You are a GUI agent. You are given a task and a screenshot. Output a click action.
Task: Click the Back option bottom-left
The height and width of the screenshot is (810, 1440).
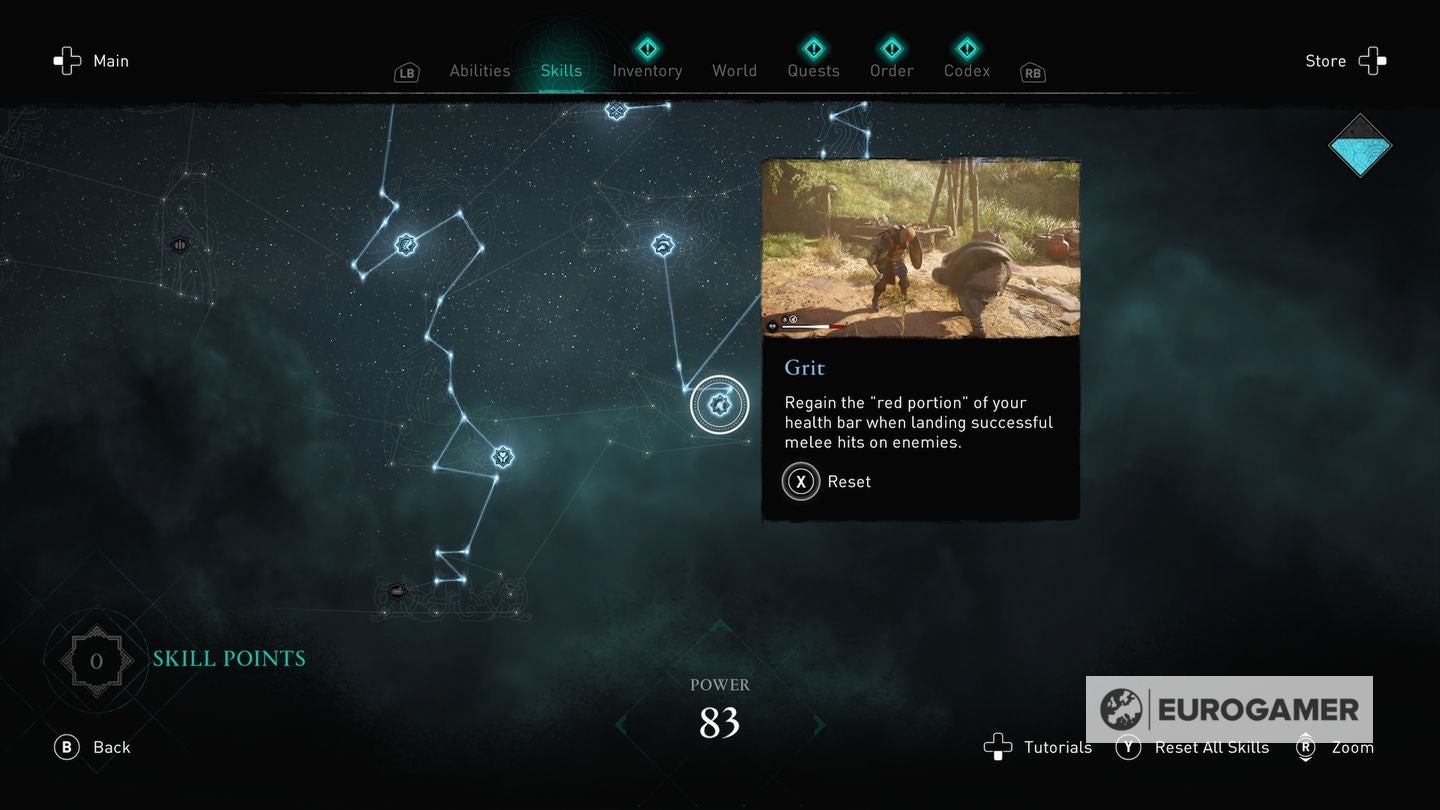(92, 747)
